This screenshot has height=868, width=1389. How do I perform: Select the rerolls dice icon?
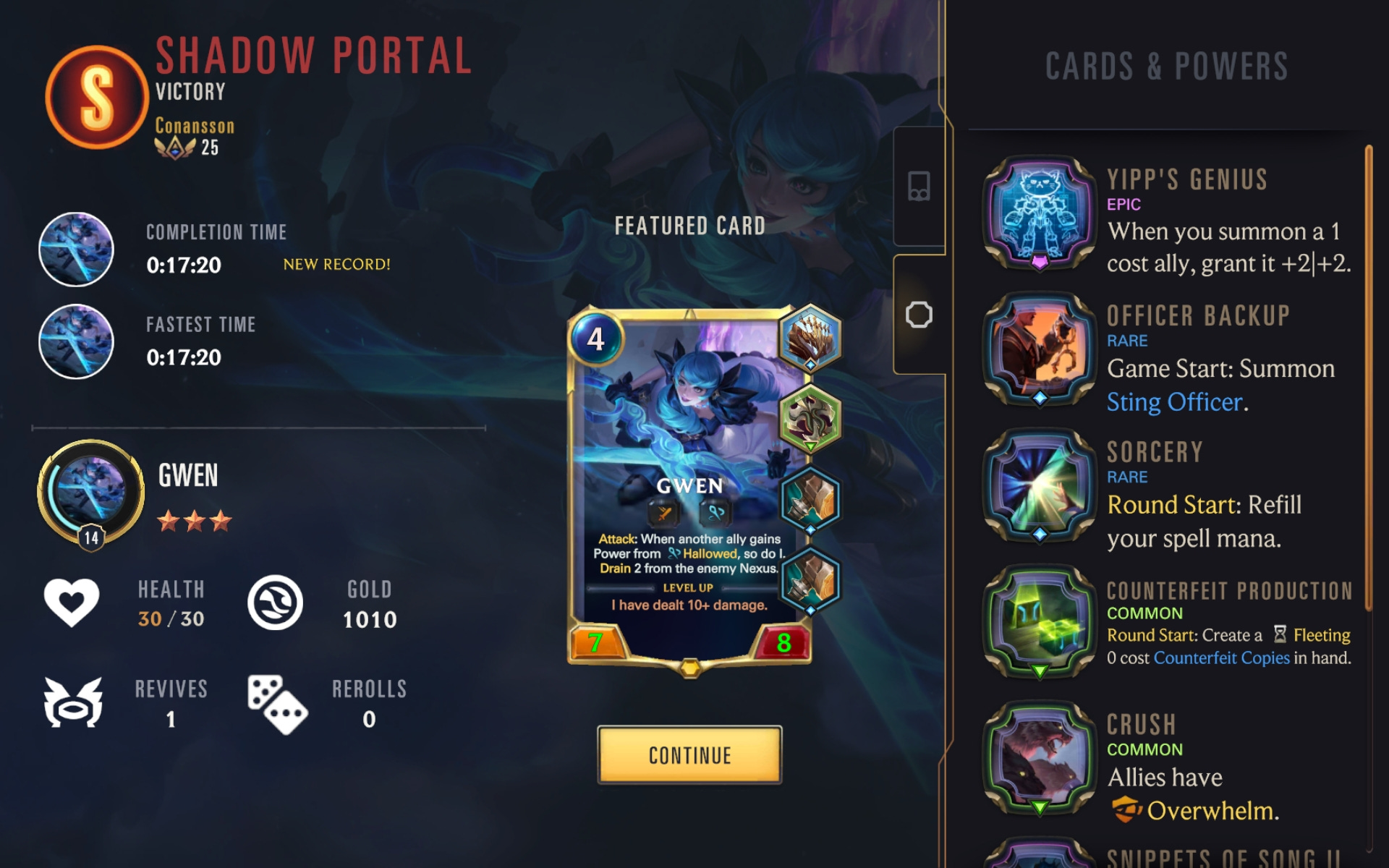pyautogui.click(x=277, y=705)
